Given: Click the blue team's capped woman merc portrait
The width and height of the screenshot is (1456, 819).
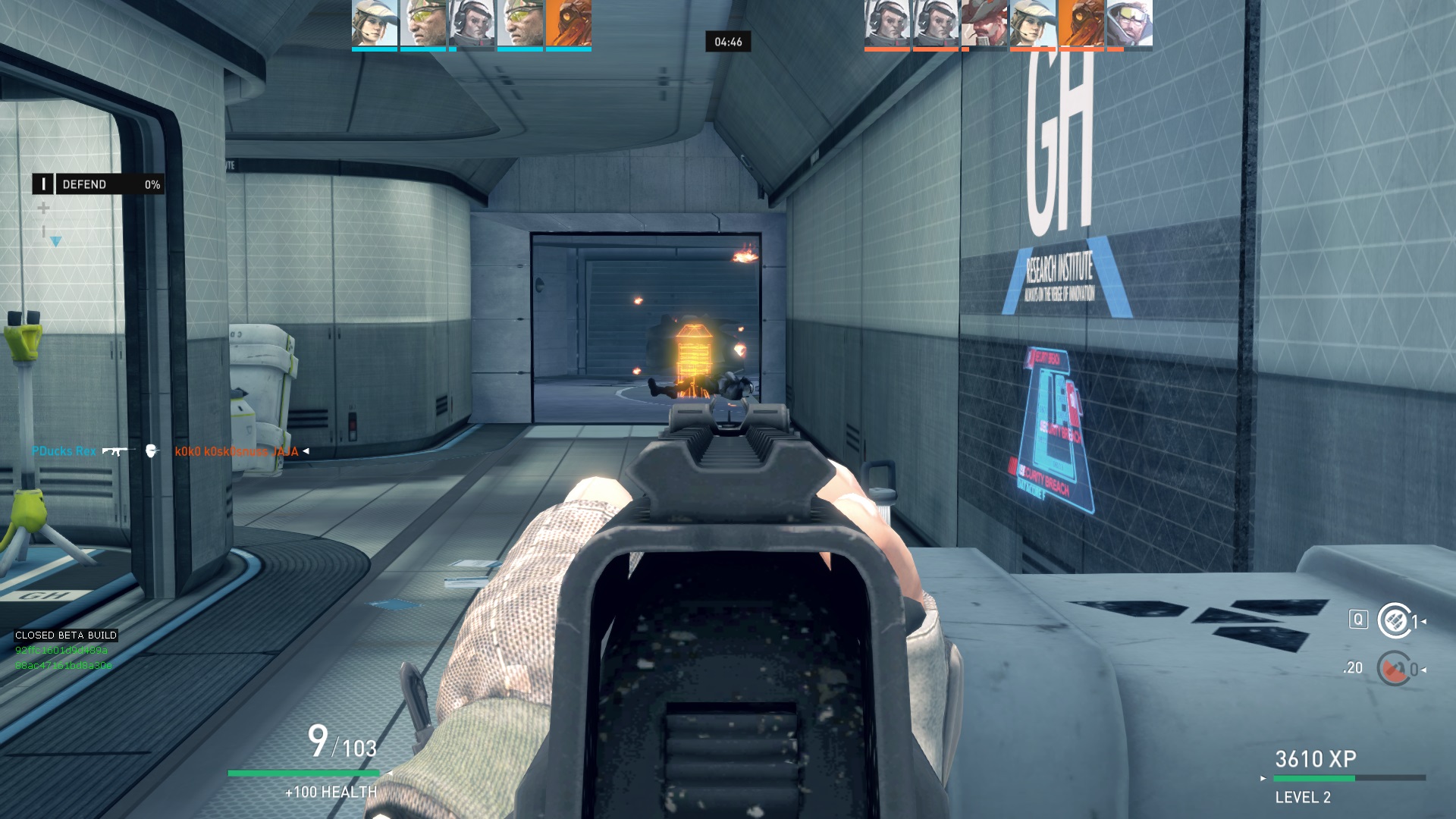Looking at the screenshot, I should [x=375, y=24].
